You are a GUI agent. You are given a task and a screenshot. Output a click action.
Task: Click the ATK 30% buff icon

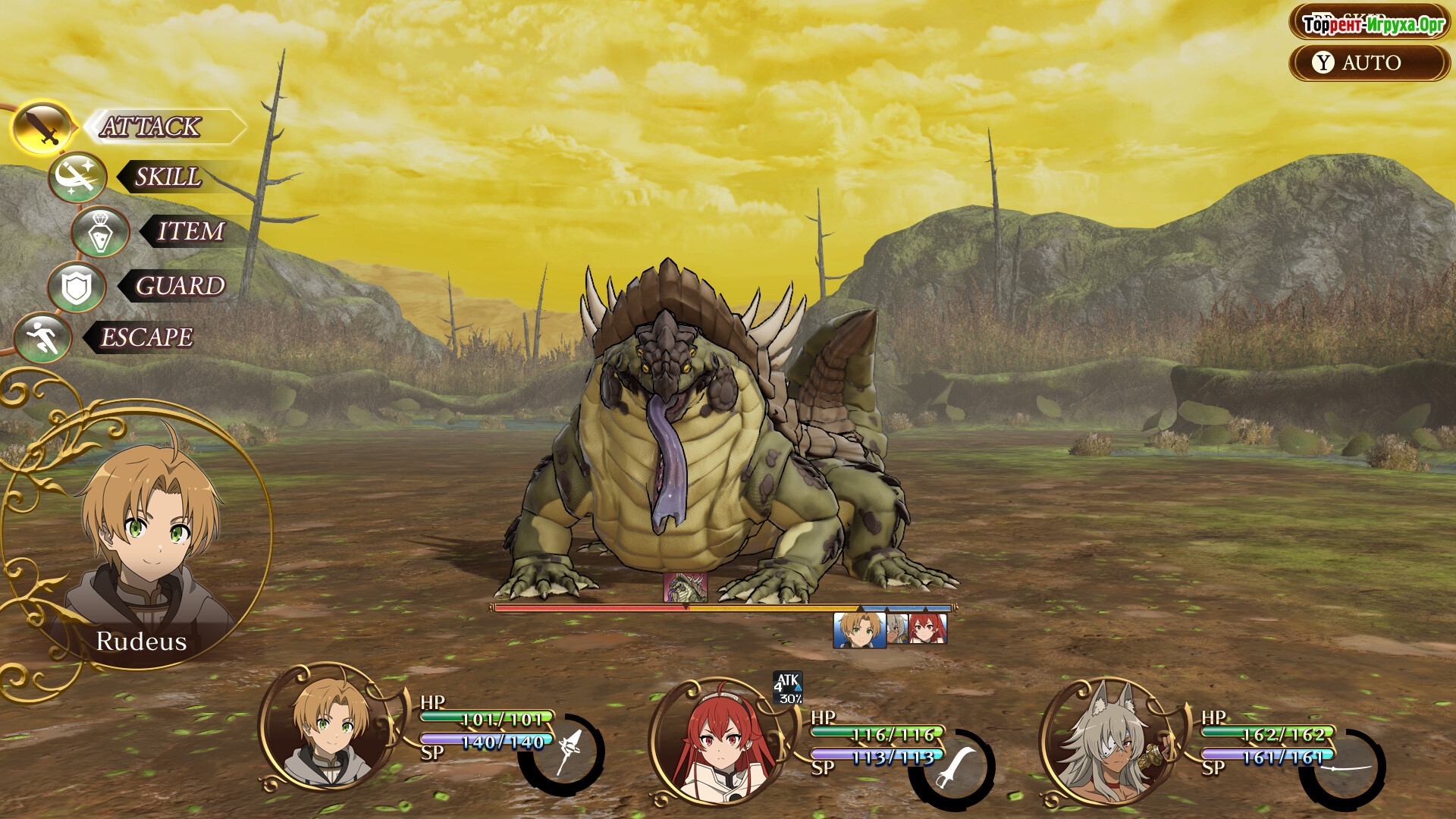pos(788,688)
